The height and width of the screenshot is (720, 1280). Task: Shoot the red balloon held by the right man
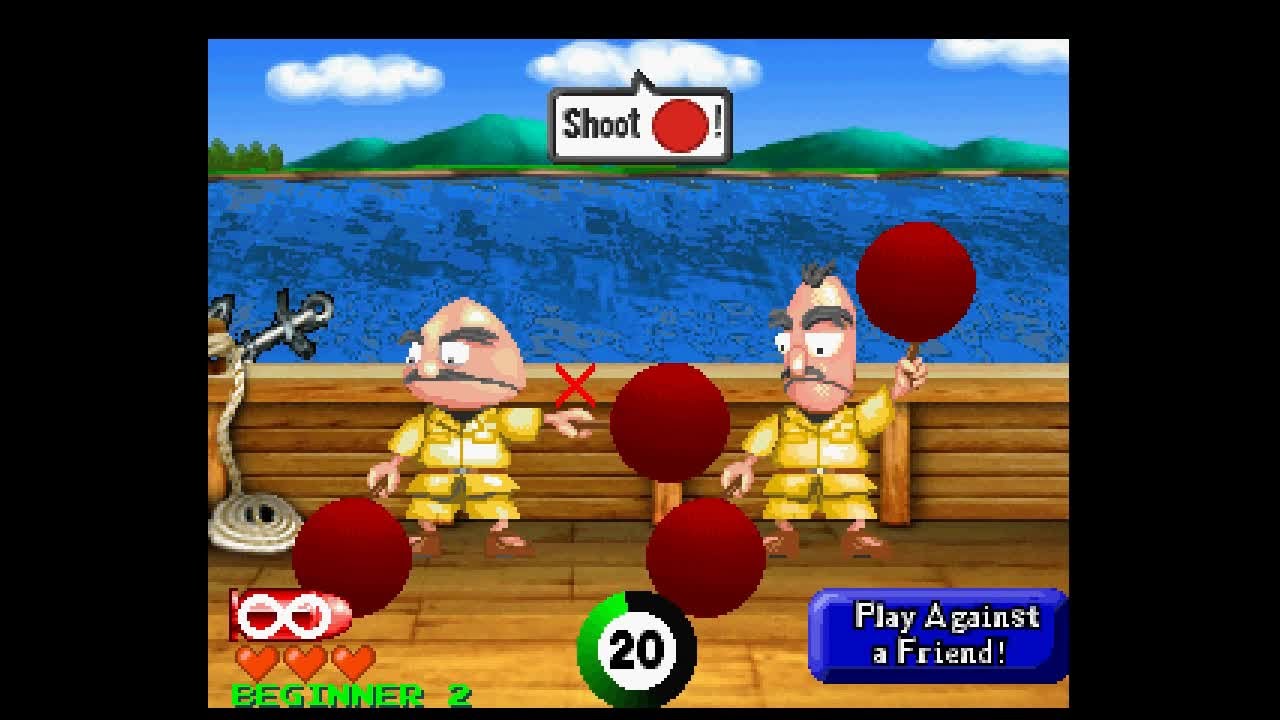point(915,282)
